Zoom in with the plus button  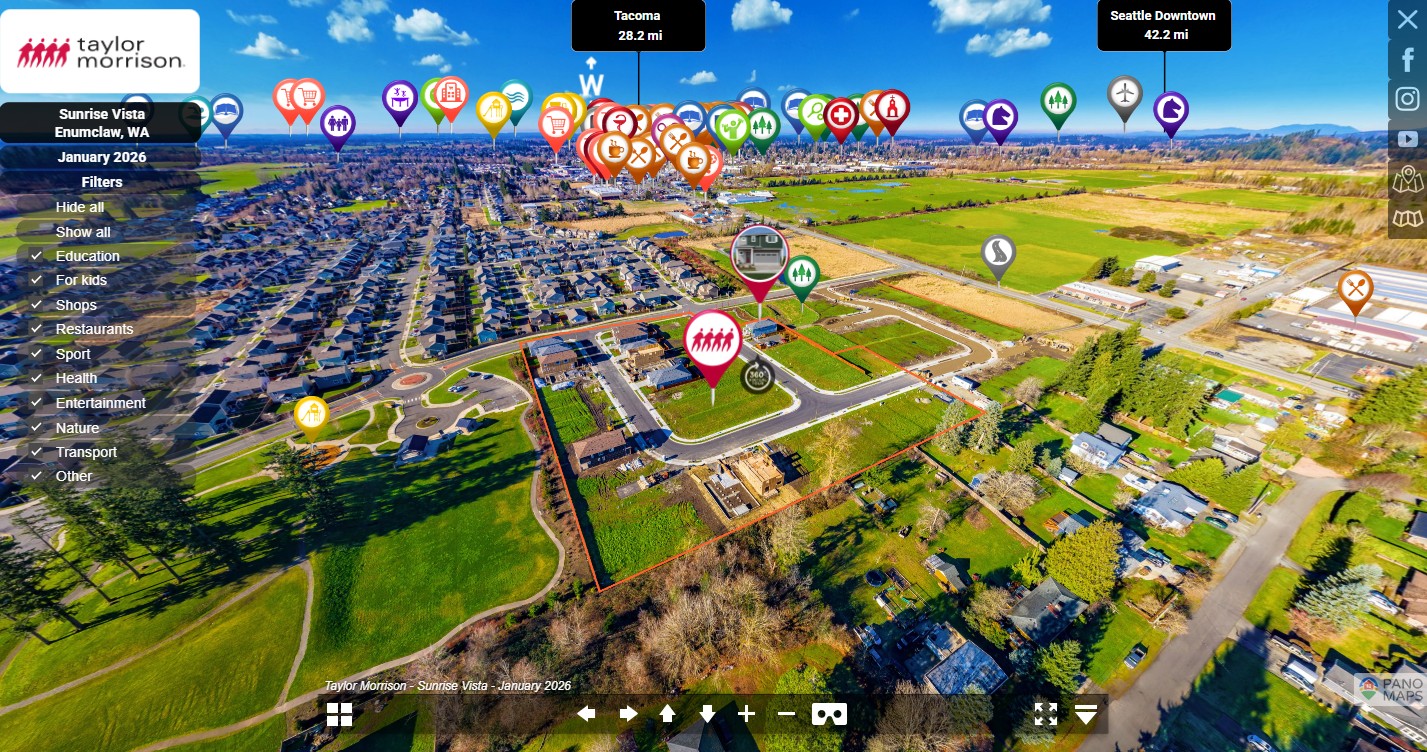click(746, 714)
